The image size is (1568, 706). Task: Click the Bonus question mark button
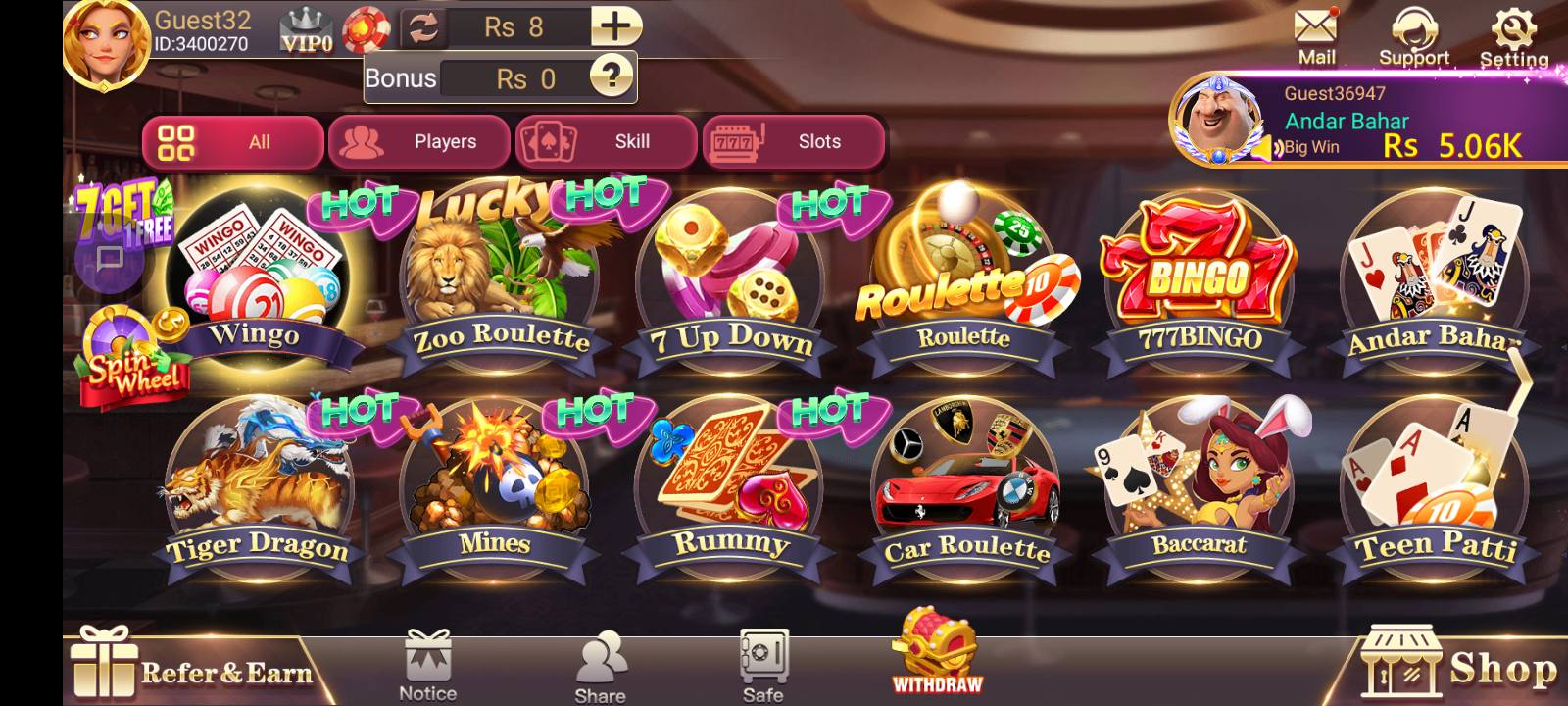point(612,77)
